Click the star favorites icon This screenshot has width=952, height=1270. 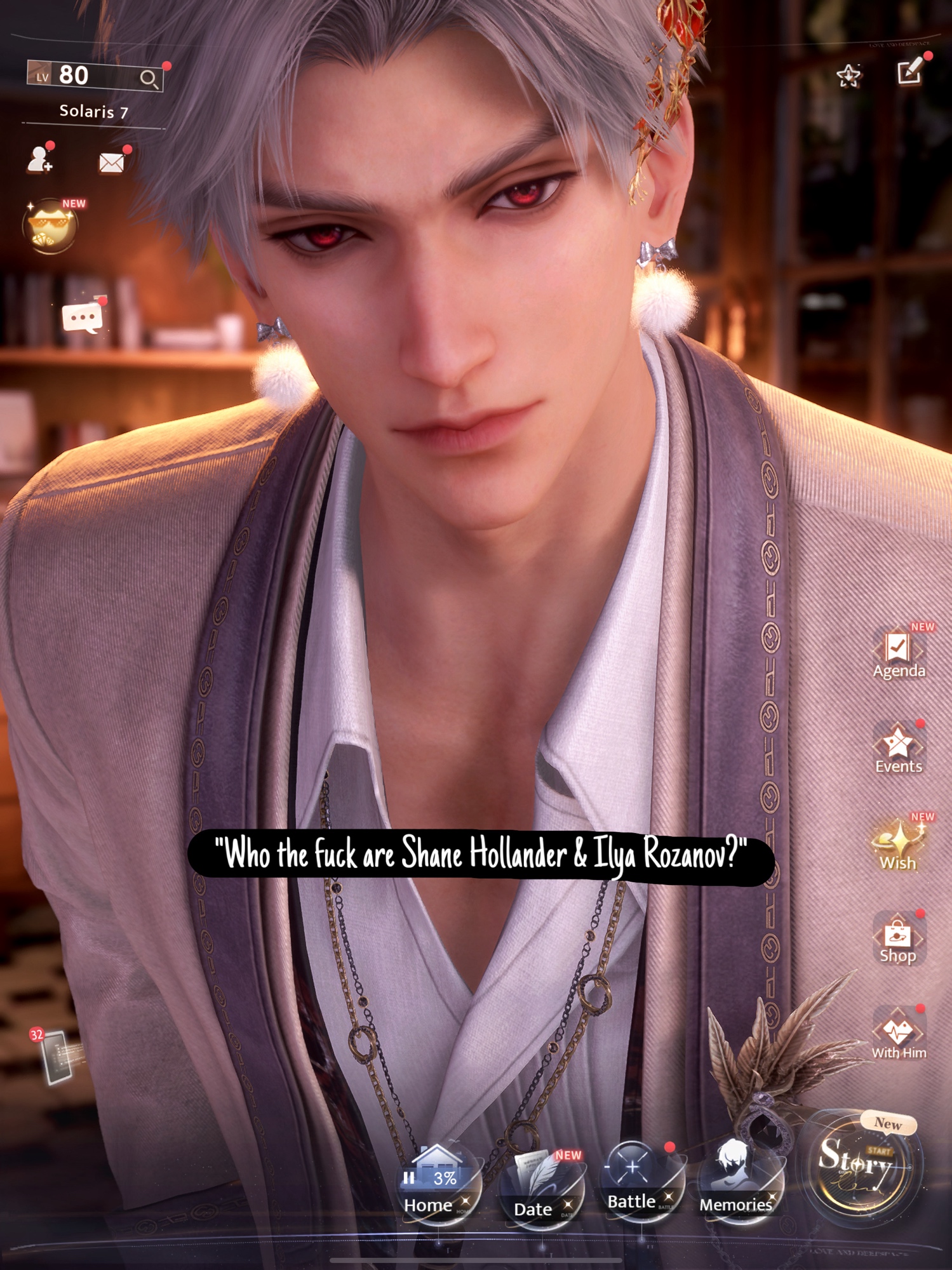[x=848, y=76]
